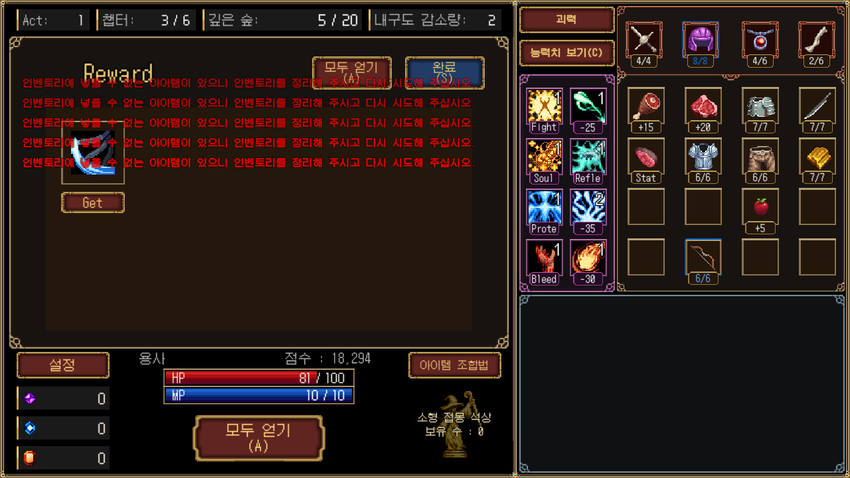This screenshot has width=850, height=478.
Task: Select the blue bow reward item thumbnail
Action: tap(93, 153)
